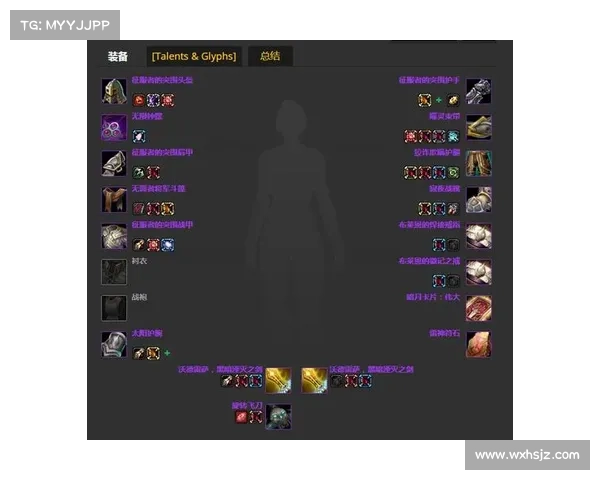Click the wrist bracer slot icon
The image size is (600, 480).
coord(114,344)
